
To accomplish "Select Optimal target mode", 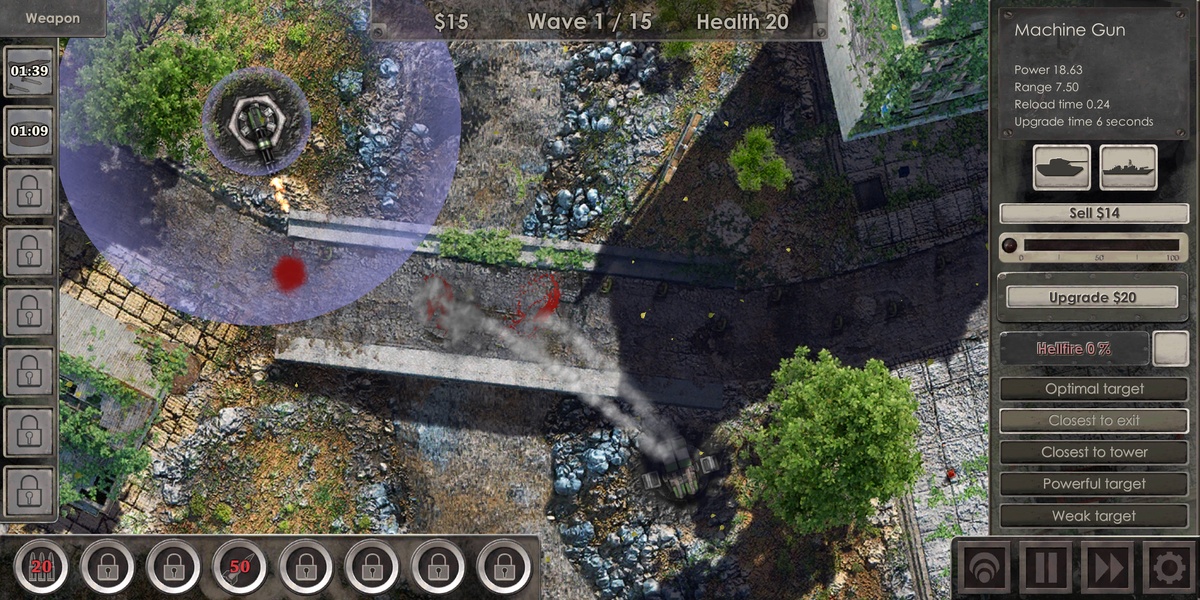I will pos(1094,389).
